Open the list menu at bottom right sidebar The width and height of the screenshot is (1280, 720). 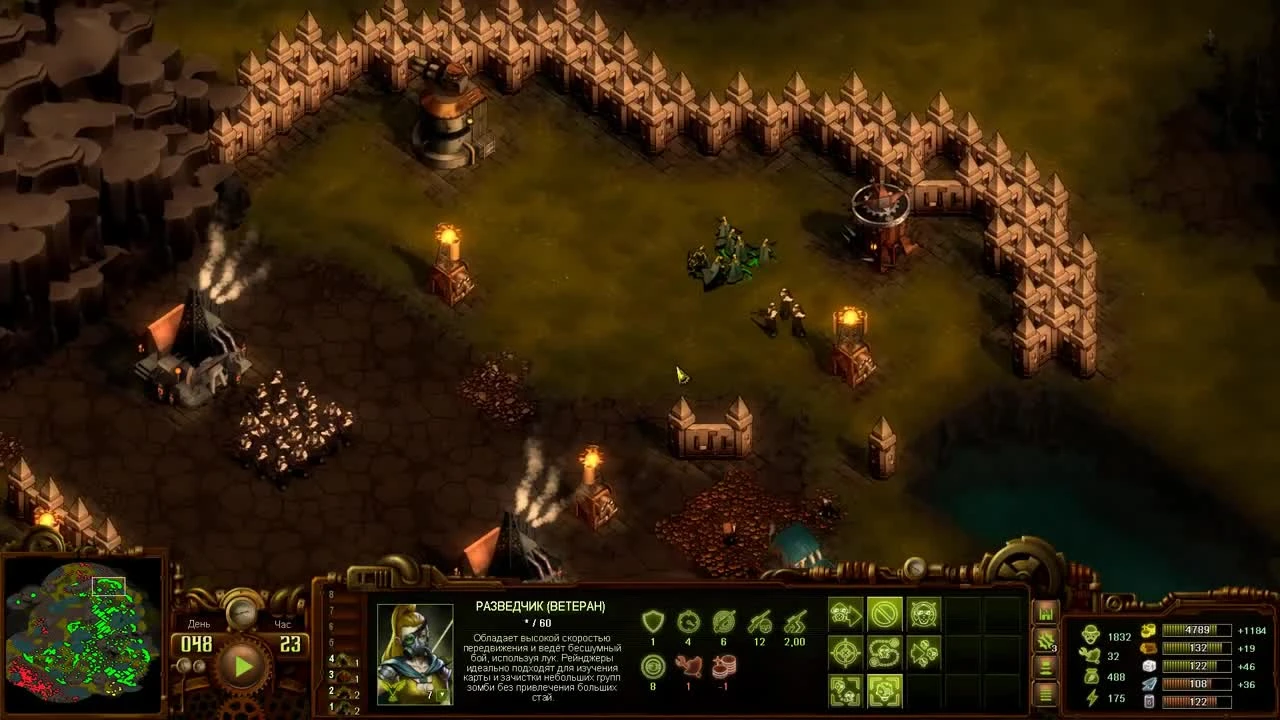tap(1045, 692)
